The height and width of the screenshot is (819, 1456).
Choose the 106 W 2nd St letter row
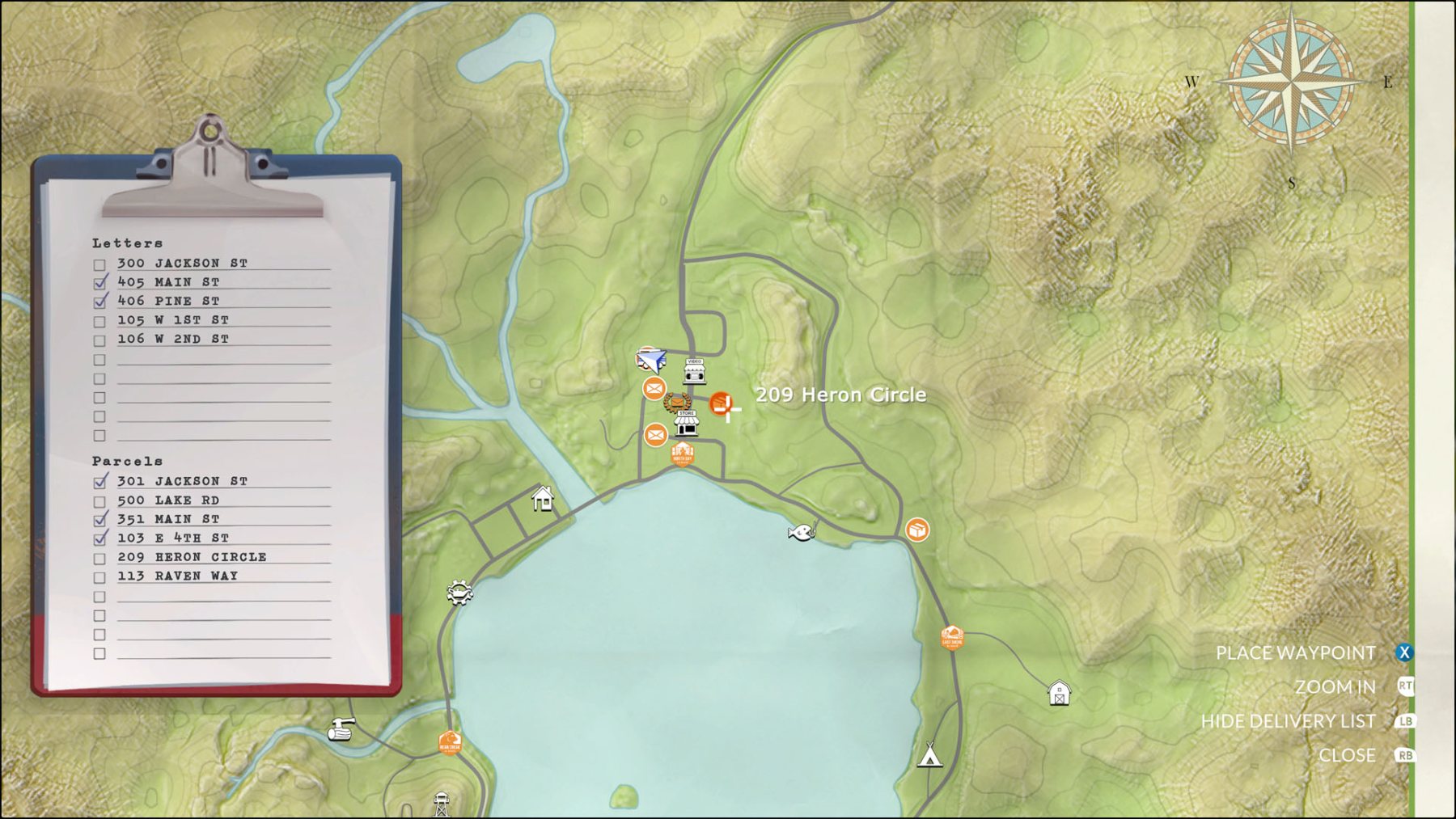[173, 340]
